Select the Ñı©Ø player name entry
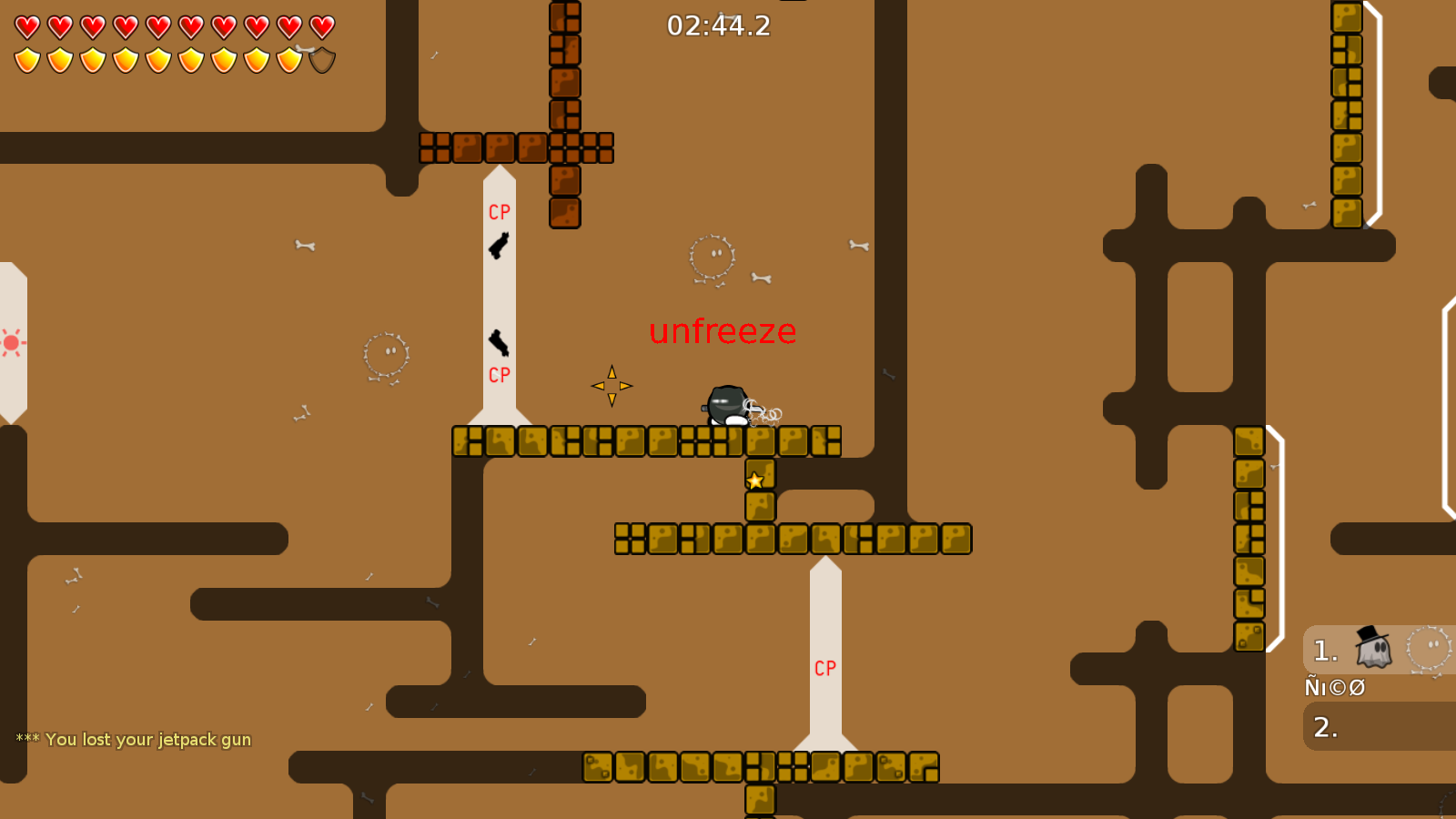The width and height of the screenshot is (1456, 819). [x=1334, y=687]
